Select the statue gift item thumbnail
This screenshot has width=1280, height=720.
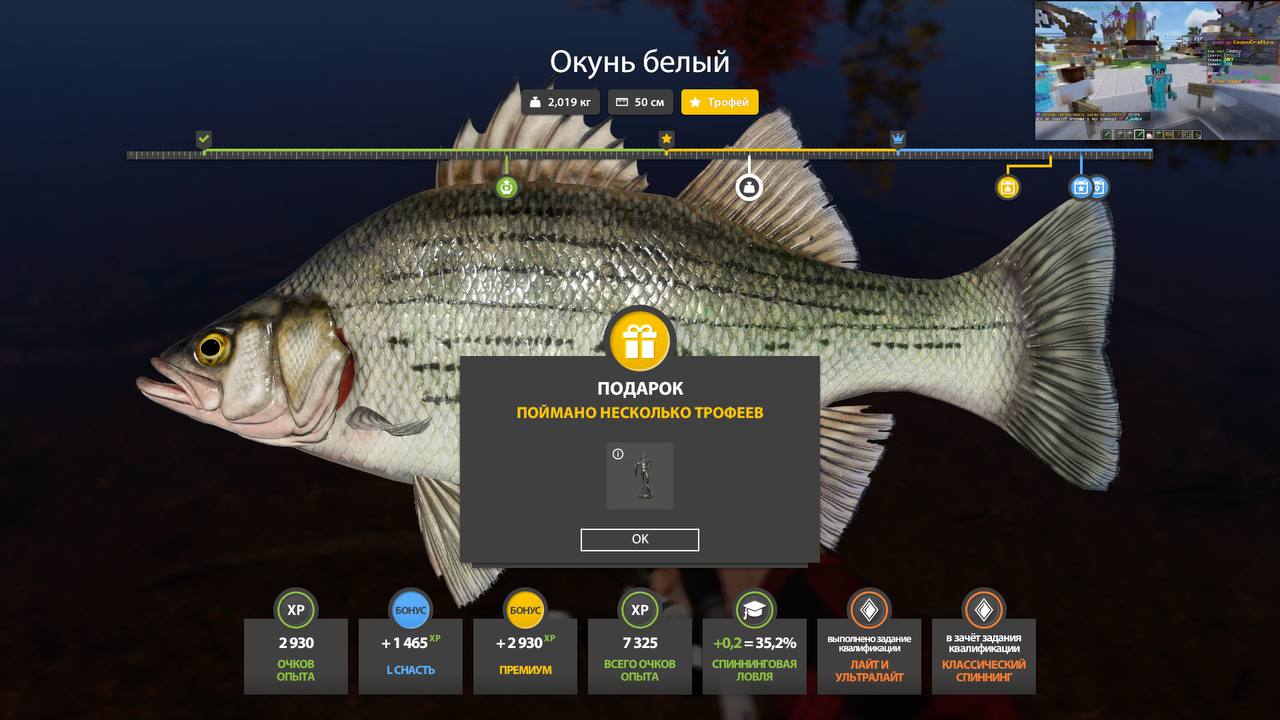(x=640, y=477)
